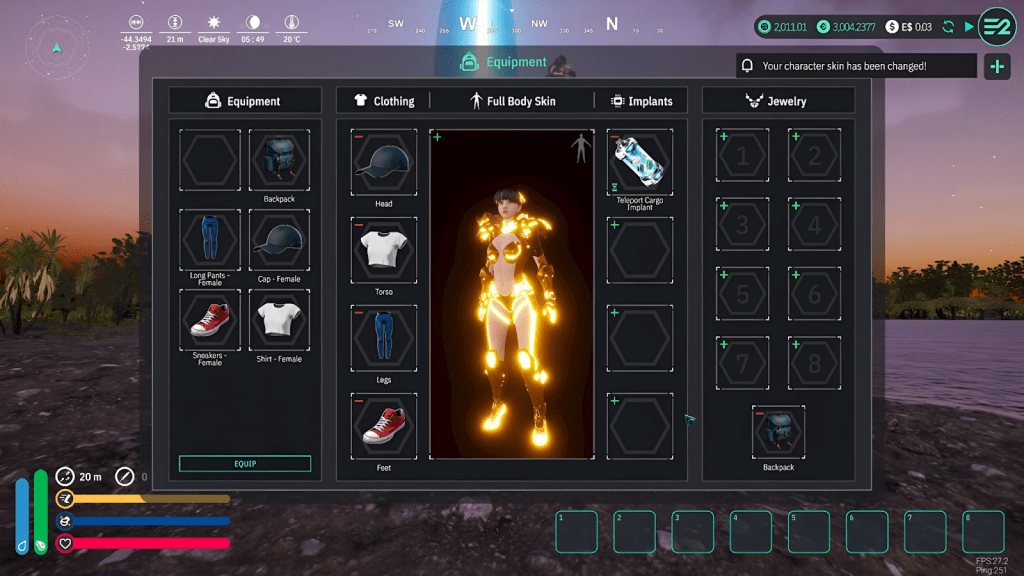Viewport: 1024px width, 576px height.
Task: Open the Feet clothing slot
Action: [384, 425]
